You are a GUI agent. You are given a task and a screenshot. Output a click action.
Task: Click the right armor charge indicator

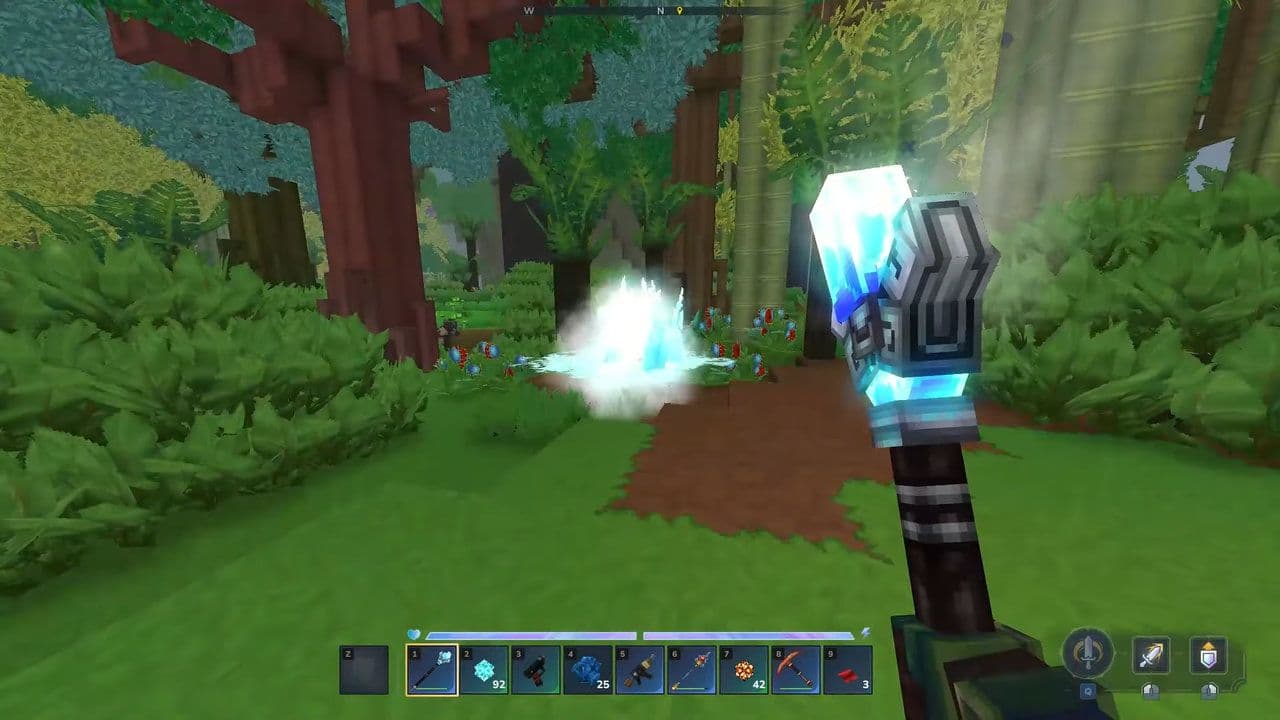pos(1208,692)
